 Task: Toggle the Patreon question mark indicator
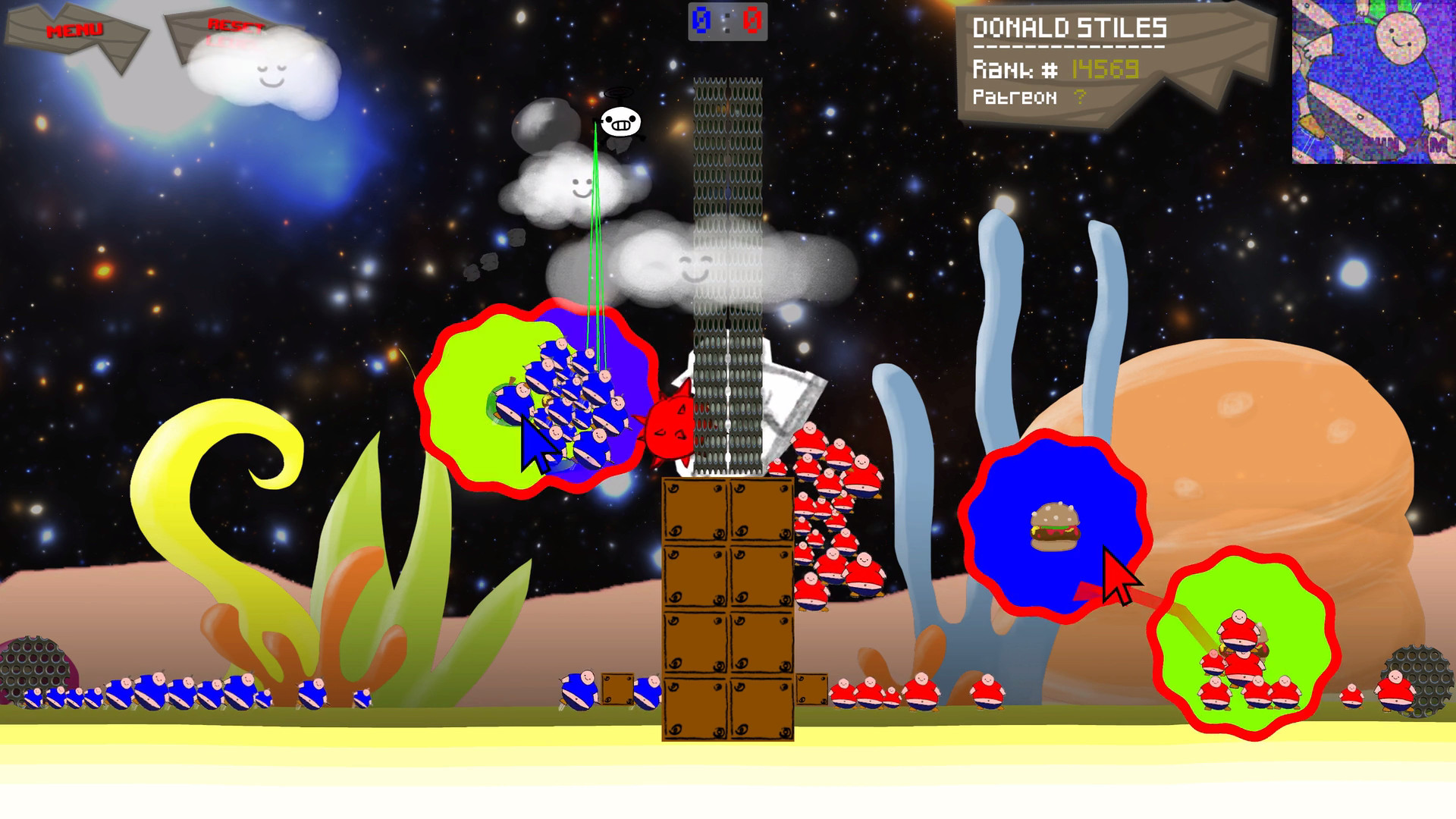(1080, 97)
